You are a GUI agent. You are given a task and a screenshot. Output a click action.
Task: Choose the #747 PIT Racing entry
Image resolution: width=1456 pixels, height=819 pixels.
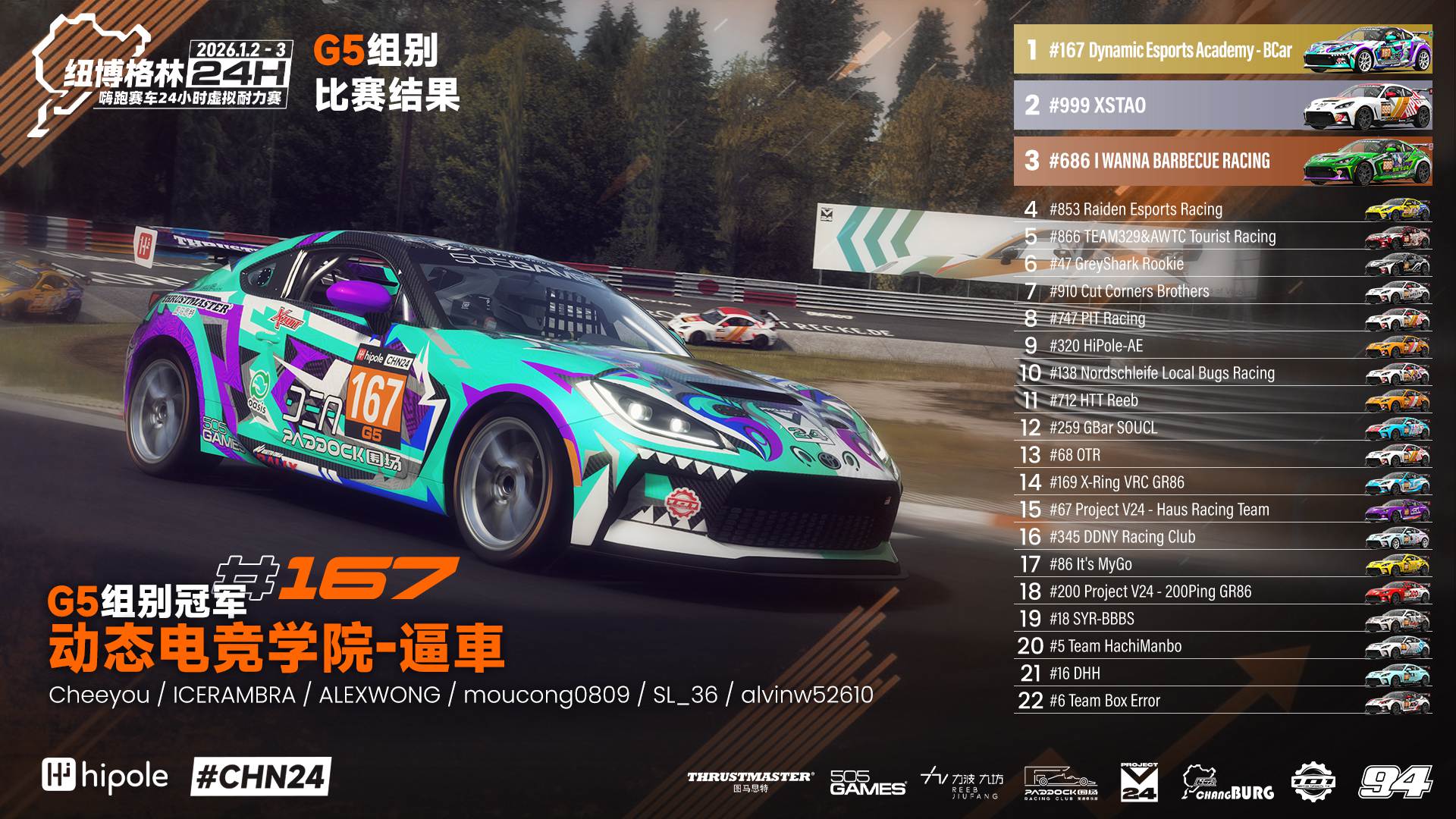coord(1222,318)
